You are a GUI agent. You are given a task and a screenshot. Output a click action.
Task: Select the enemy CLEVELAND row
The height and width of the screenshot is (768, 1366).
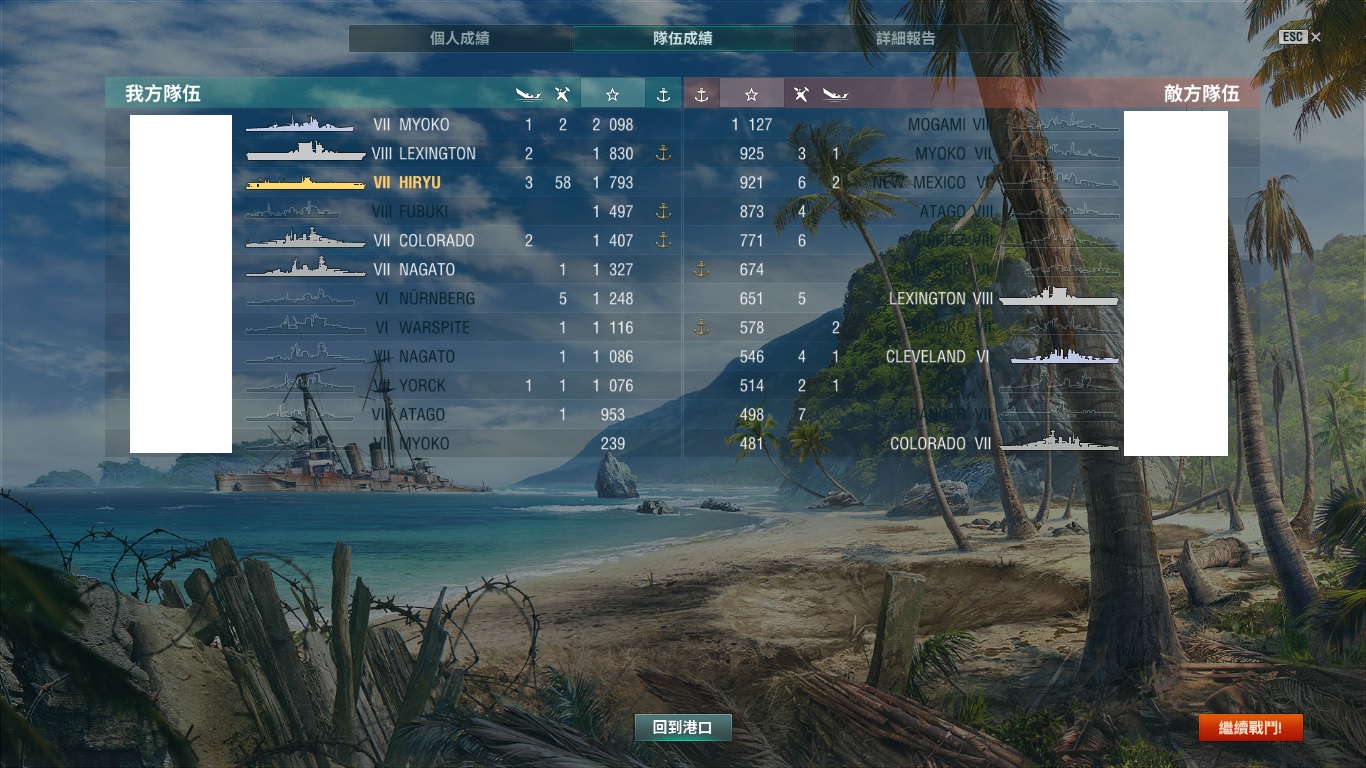(925, 357)
